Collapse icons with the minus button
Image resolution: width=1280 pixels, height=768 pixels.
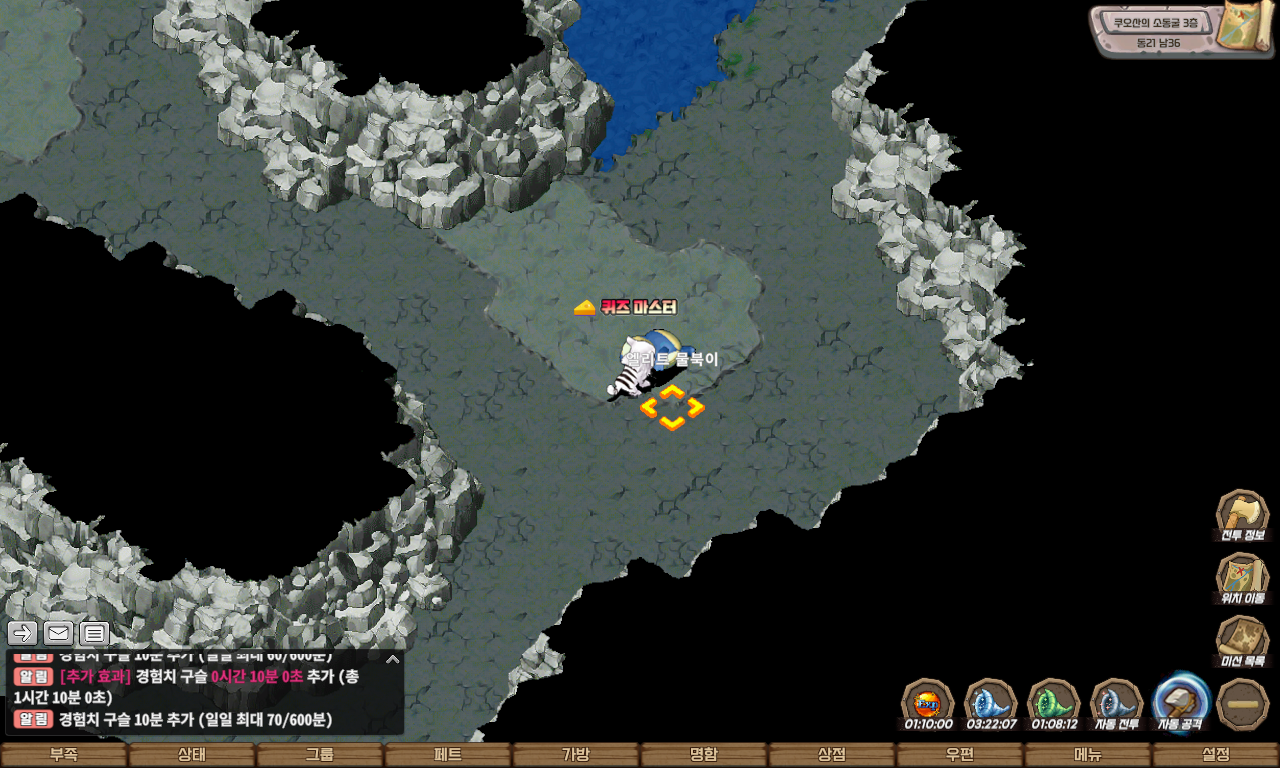click(1243, 704)
